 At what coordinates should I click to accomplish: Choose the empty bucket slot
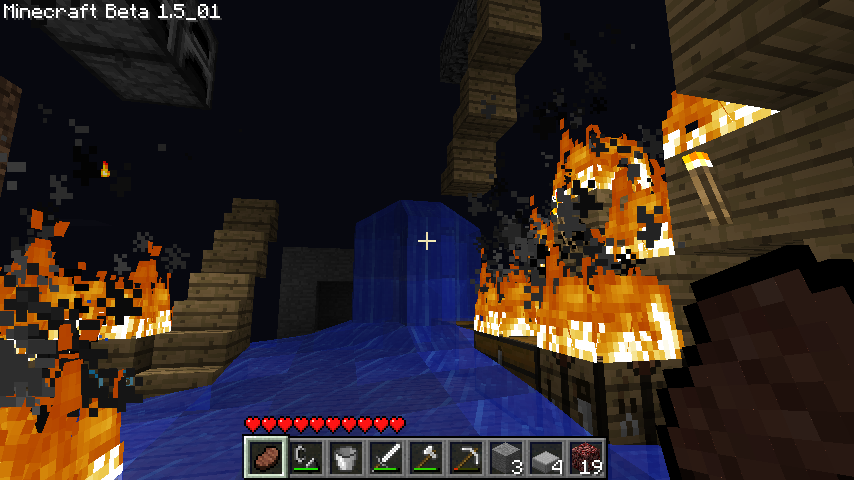tap(346, 456)
